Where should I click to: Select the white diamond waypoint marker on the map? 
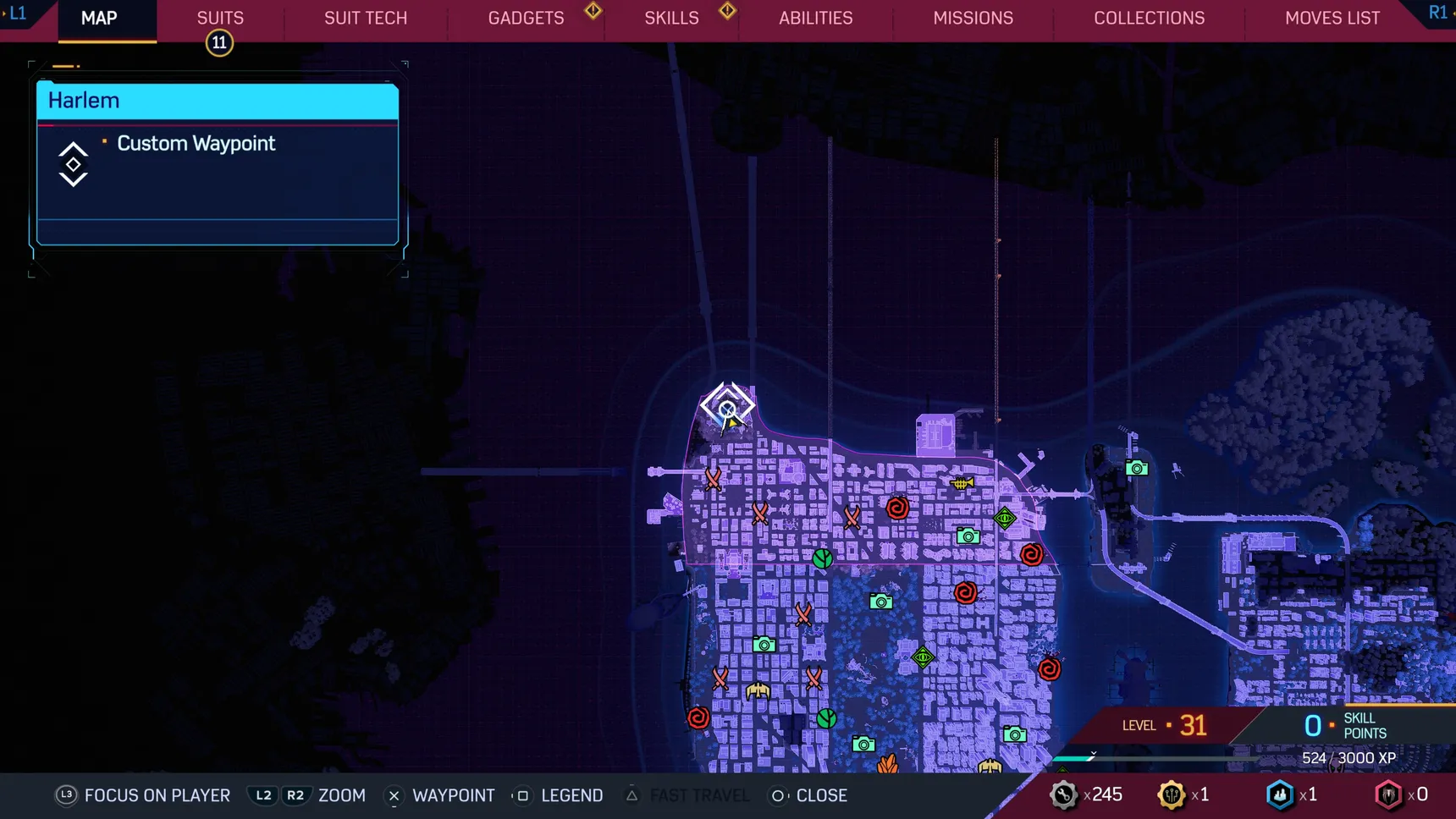[727, 407]
